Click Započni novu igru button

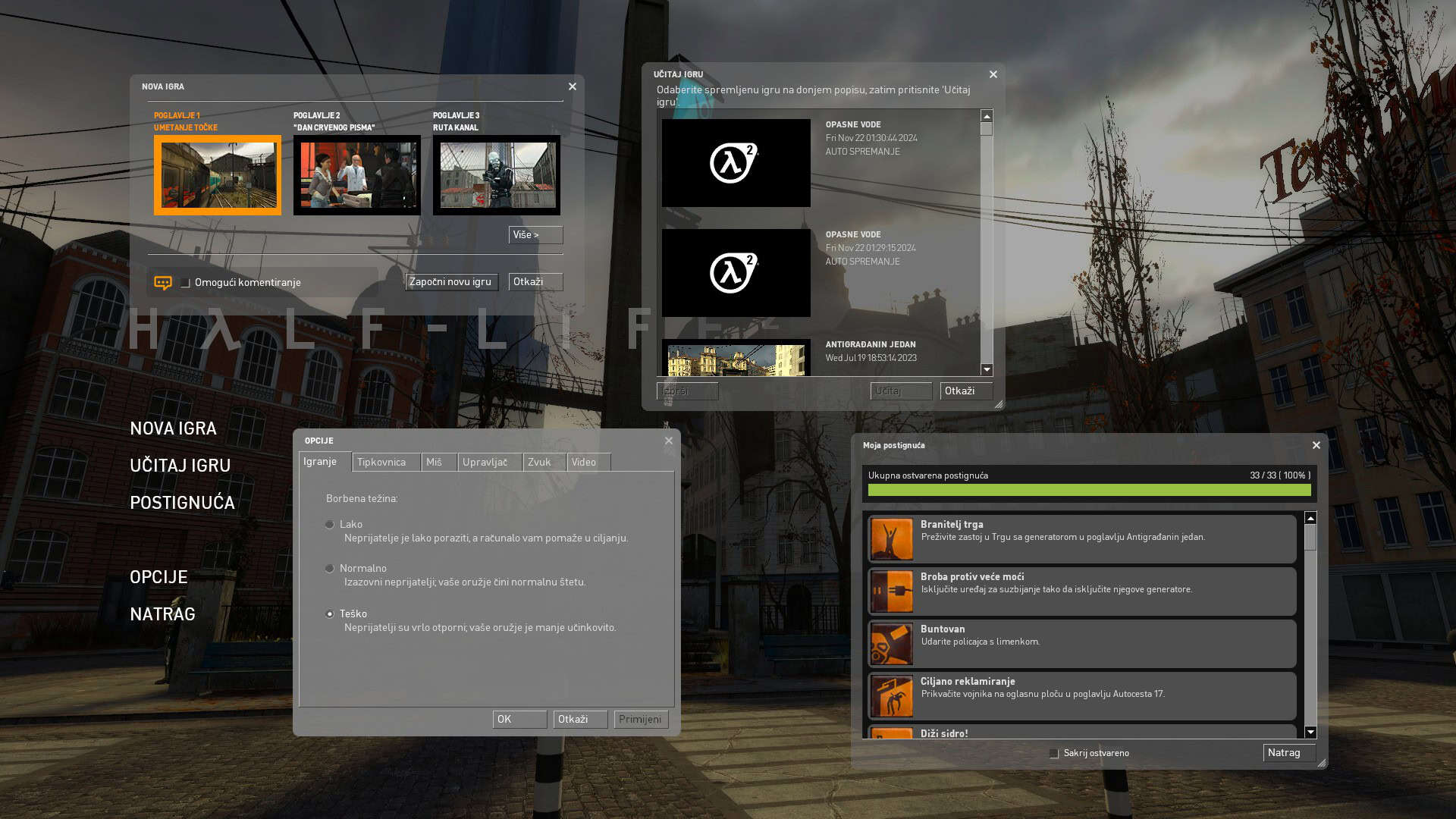(x=451, y=282)
